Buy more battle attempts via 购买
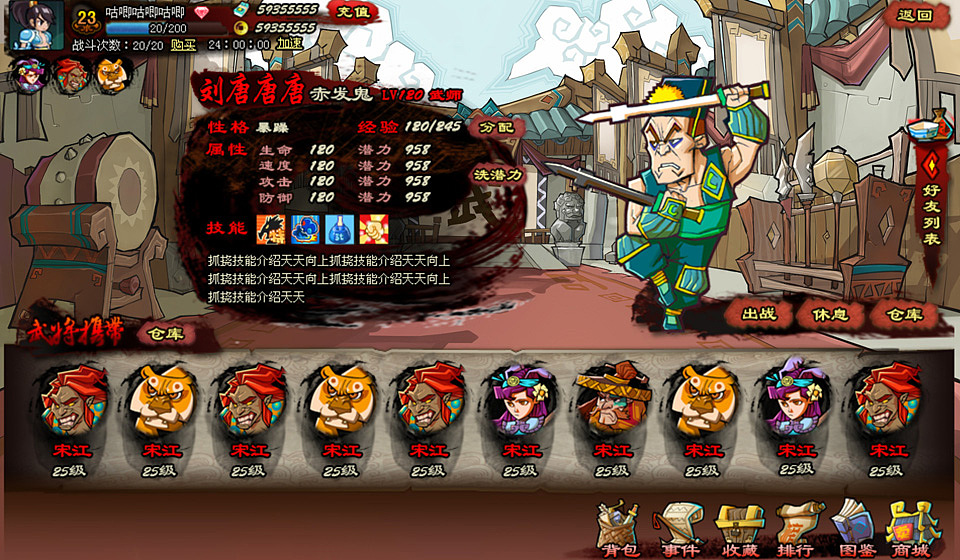960x560 pixels. (182, 45)
